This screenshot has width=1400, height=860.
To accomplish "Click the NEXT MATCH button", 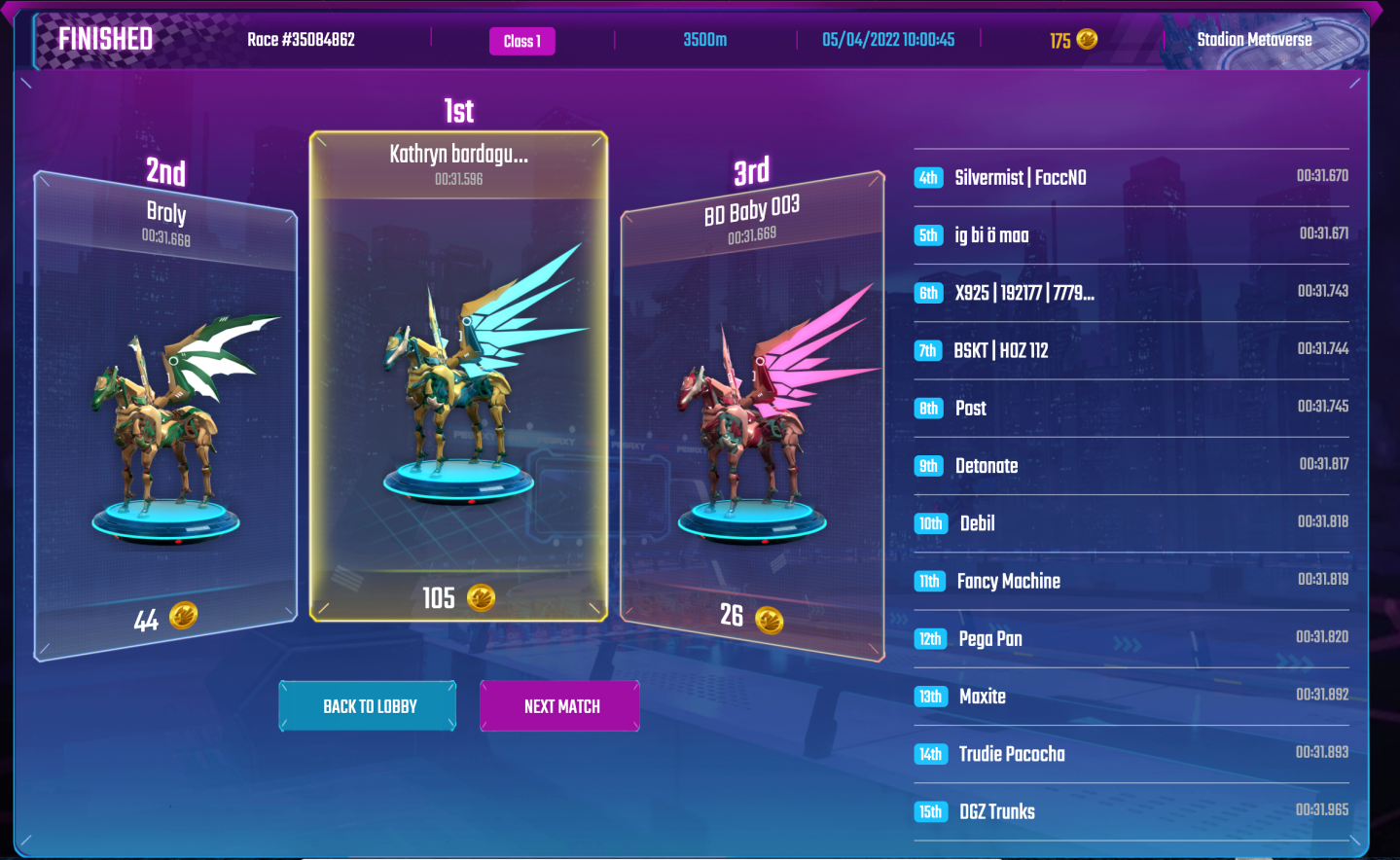I will [x=558, y=705].
